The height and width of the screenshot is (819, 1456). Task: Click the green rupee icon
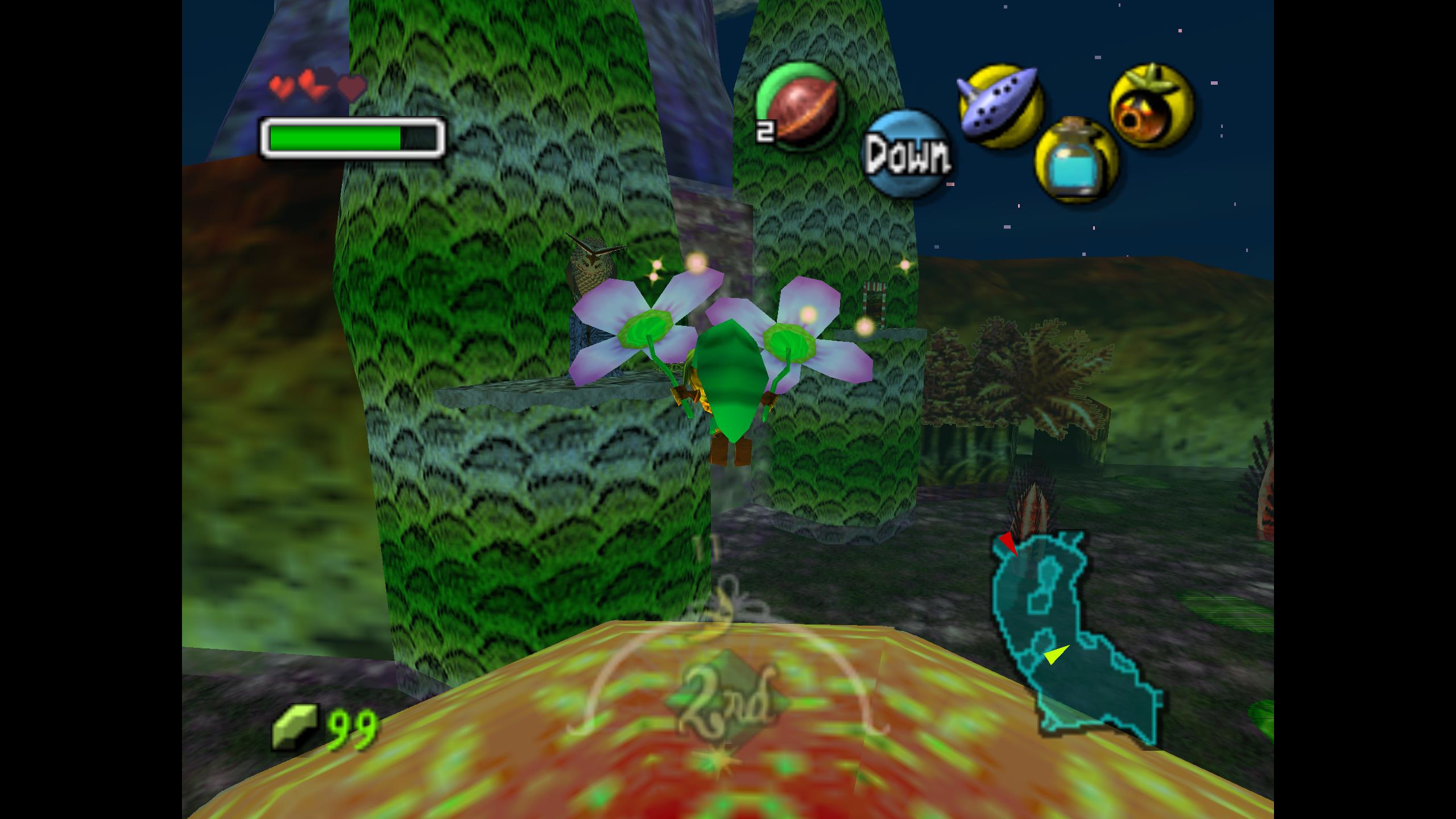pos(294,726)
